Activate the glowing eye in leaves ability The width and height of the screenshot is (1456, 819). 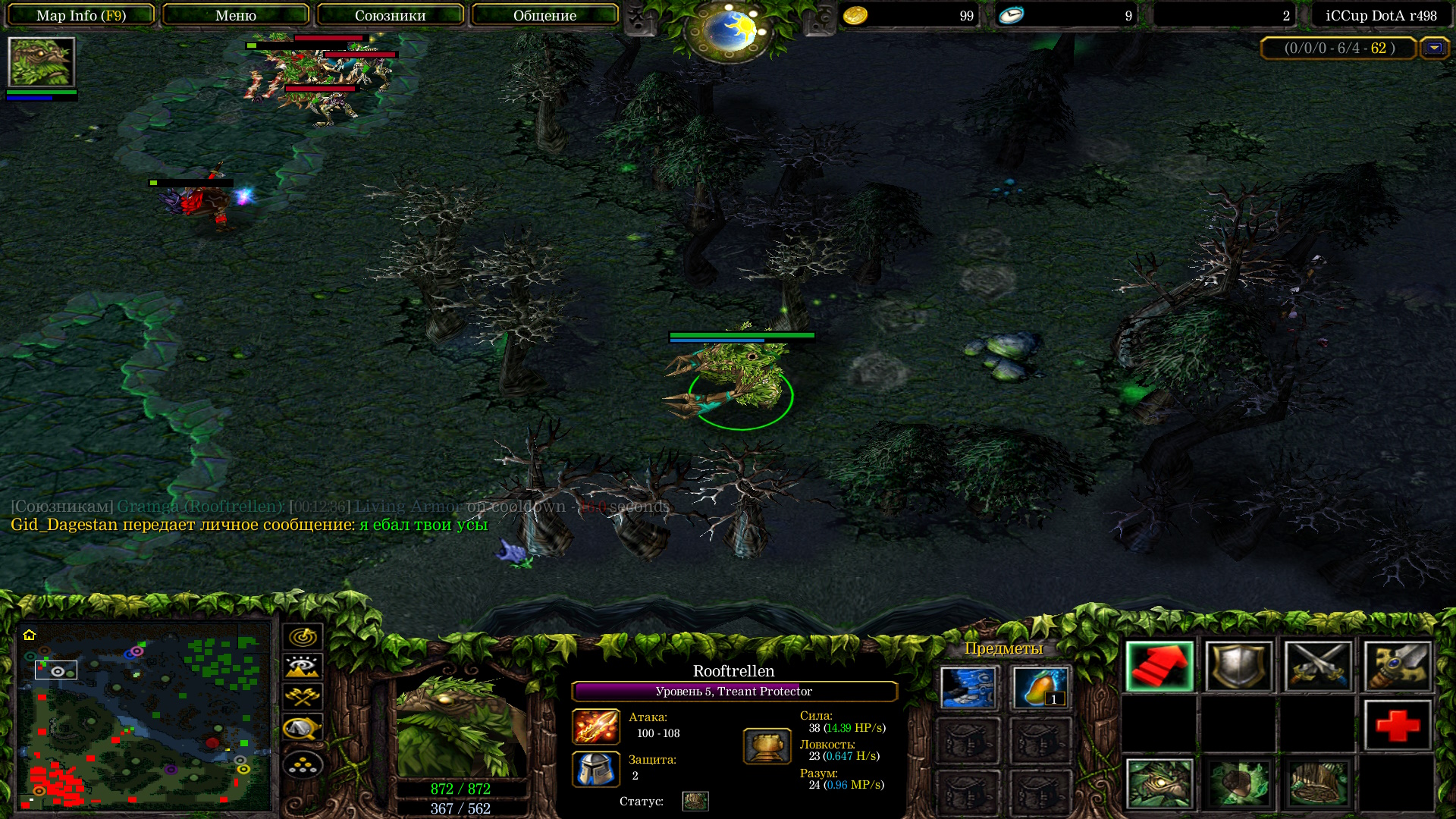click(x=1159, y=784)
